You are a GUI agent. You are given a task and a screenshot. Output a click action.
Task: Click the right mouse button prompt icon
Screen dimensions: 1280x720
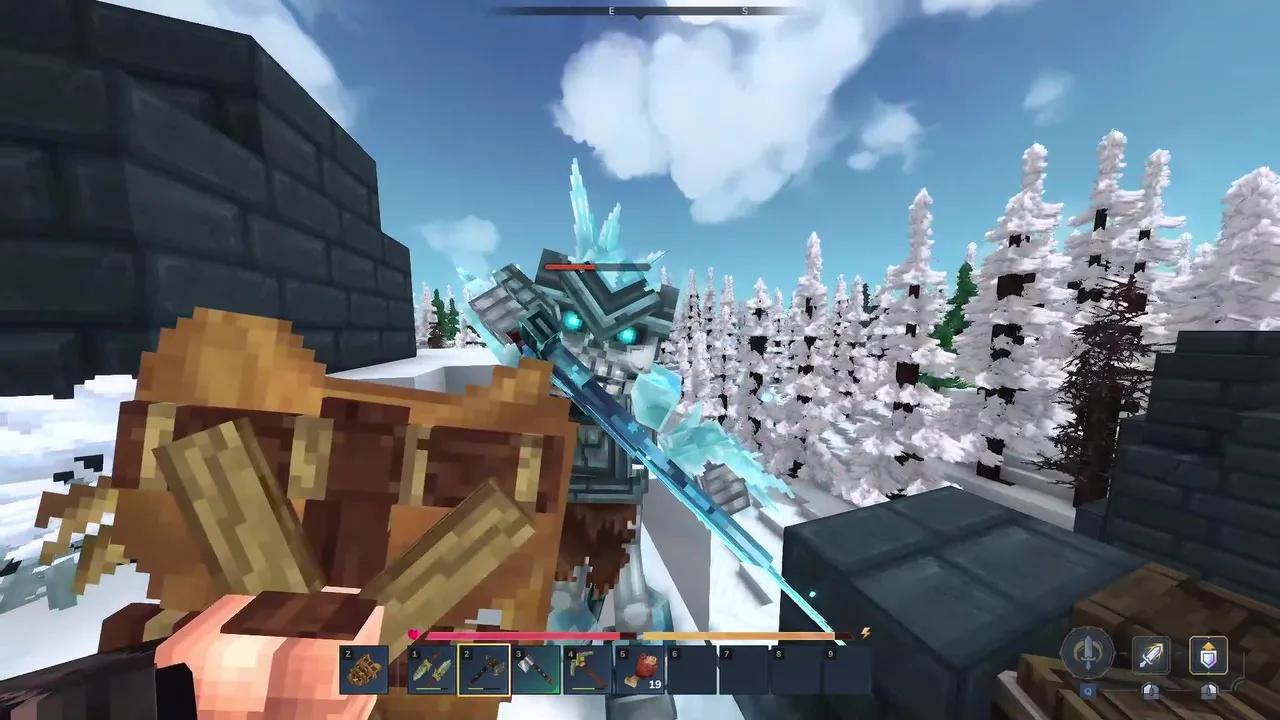(x=1208, y=691)
